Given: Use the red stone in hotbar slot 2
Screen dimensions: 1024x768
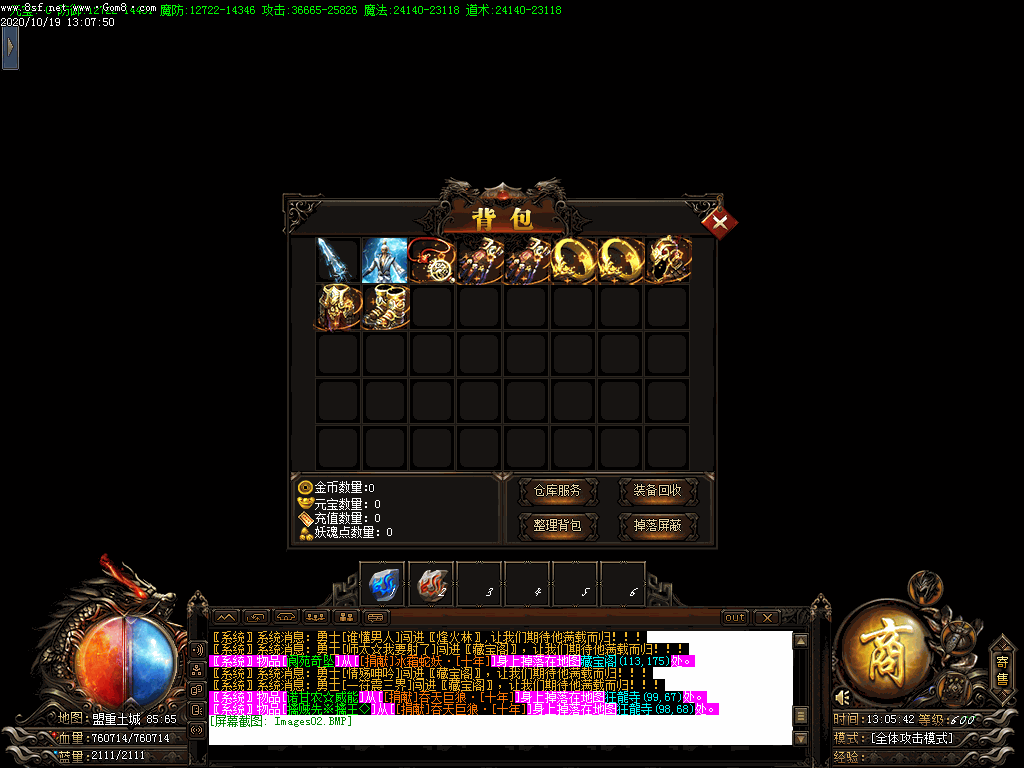Looking at the screenshot, I should pos(432,583).
